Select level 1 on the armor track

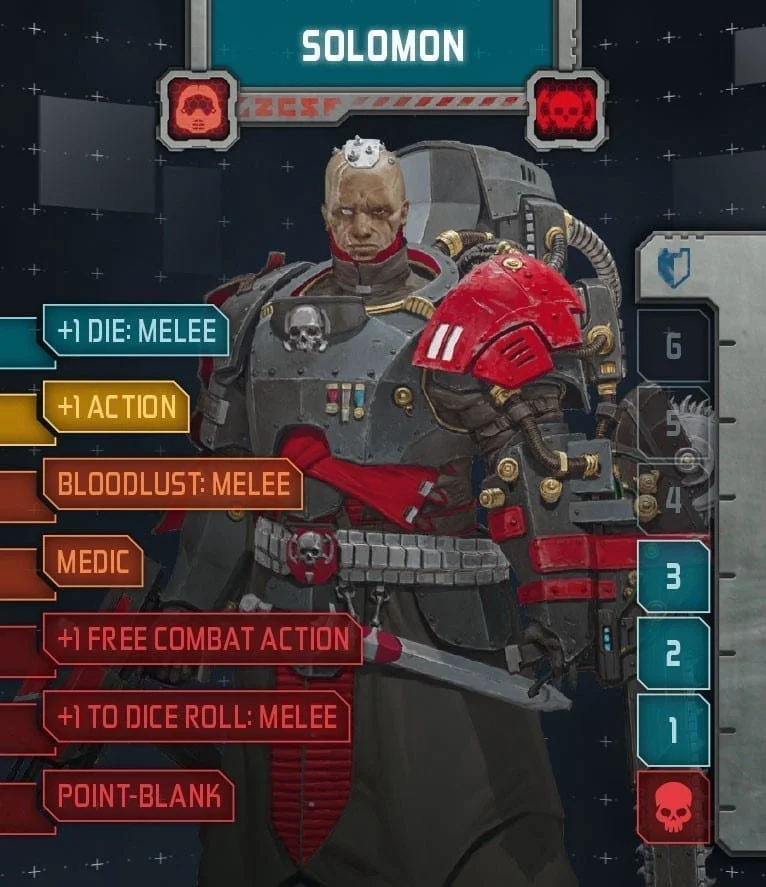point(673,730)
